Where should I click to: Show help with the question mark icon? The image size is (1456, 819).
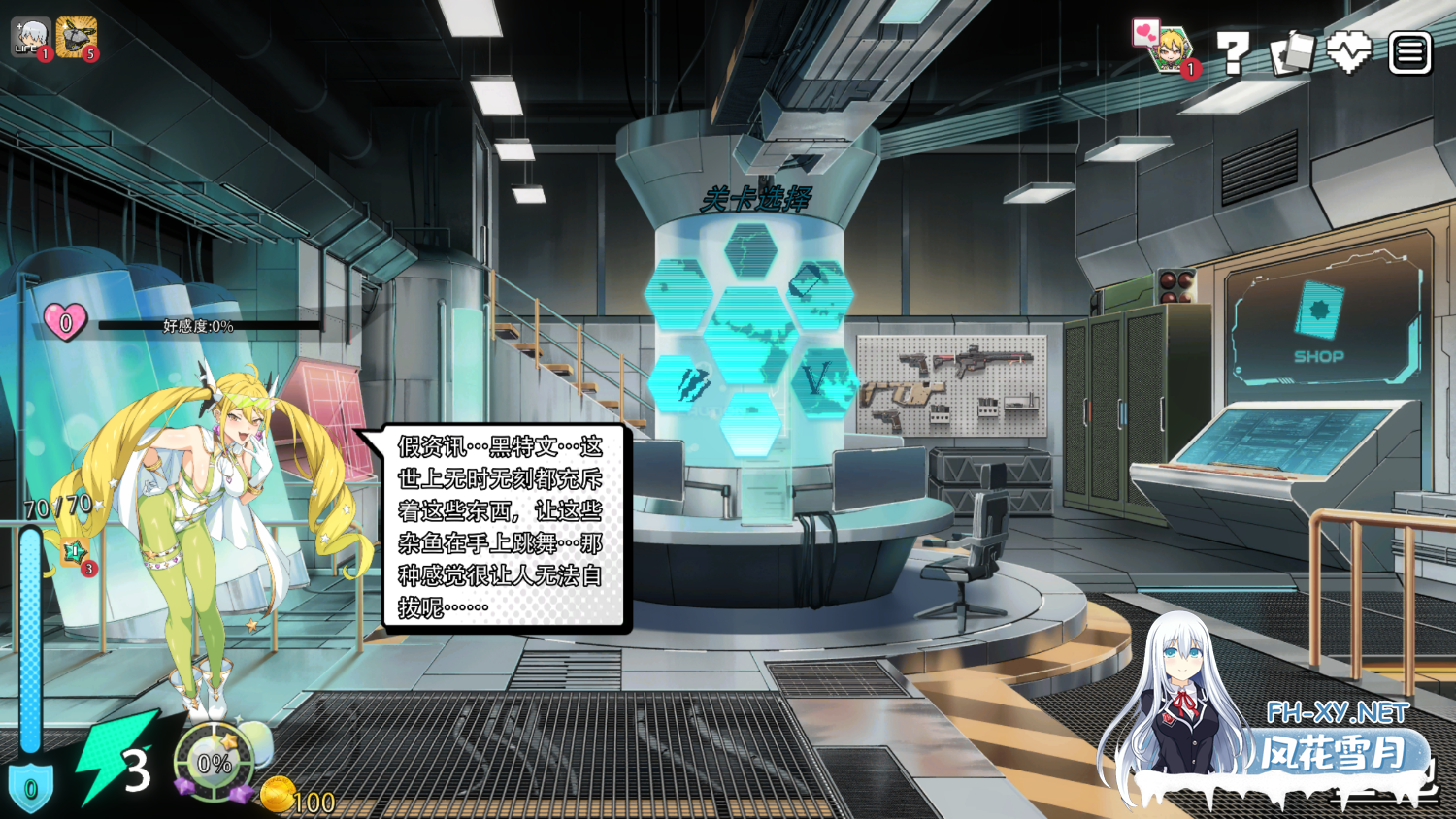click(1232, 53)
